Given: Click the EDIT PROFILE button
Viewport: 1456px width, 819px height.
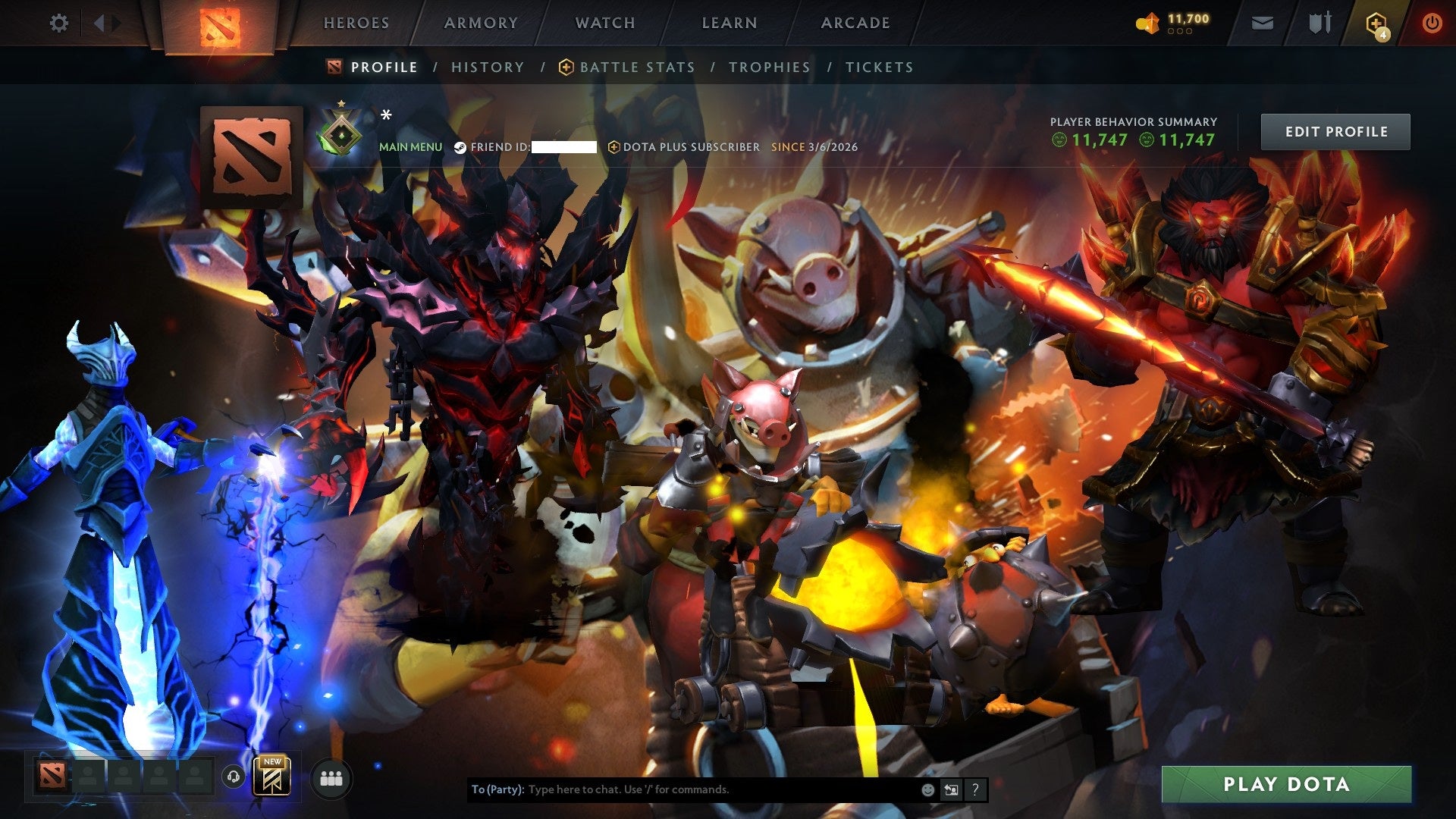Looking at the screenshot, I should pos(1335,130).
